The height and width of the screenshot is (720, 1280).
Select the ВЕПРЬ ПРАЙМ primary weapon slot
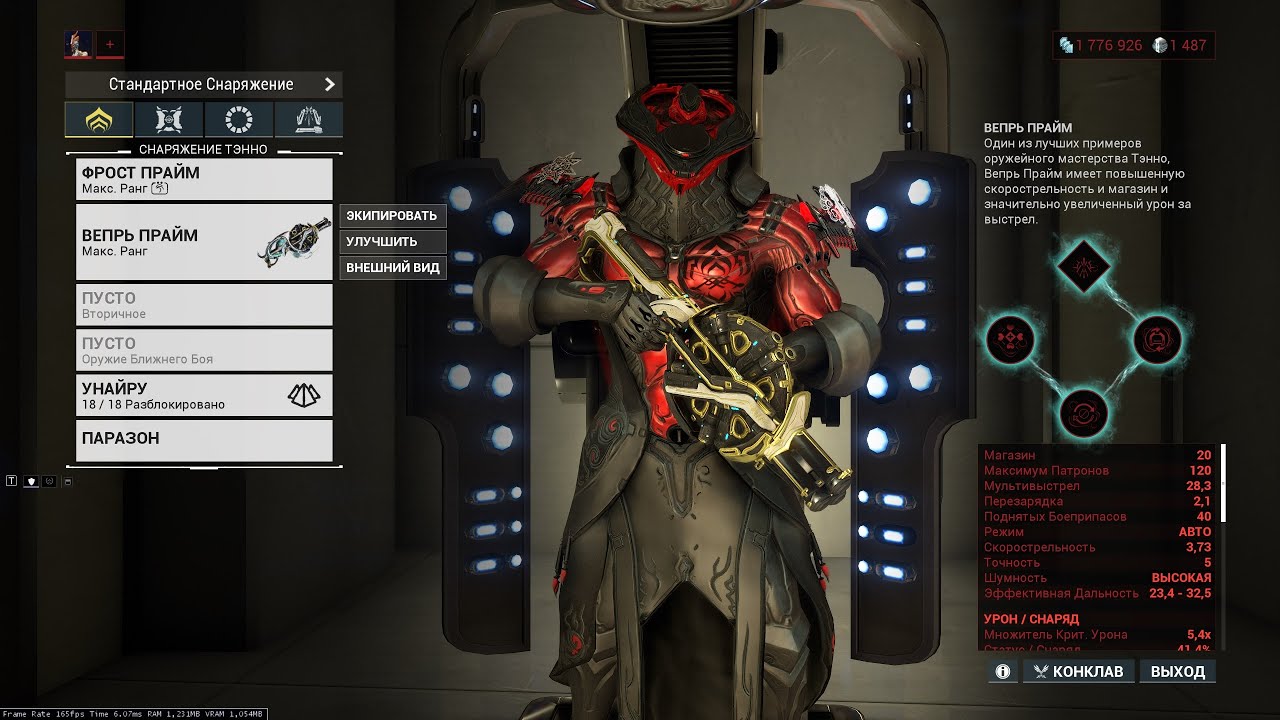click(x=204, y=242)
